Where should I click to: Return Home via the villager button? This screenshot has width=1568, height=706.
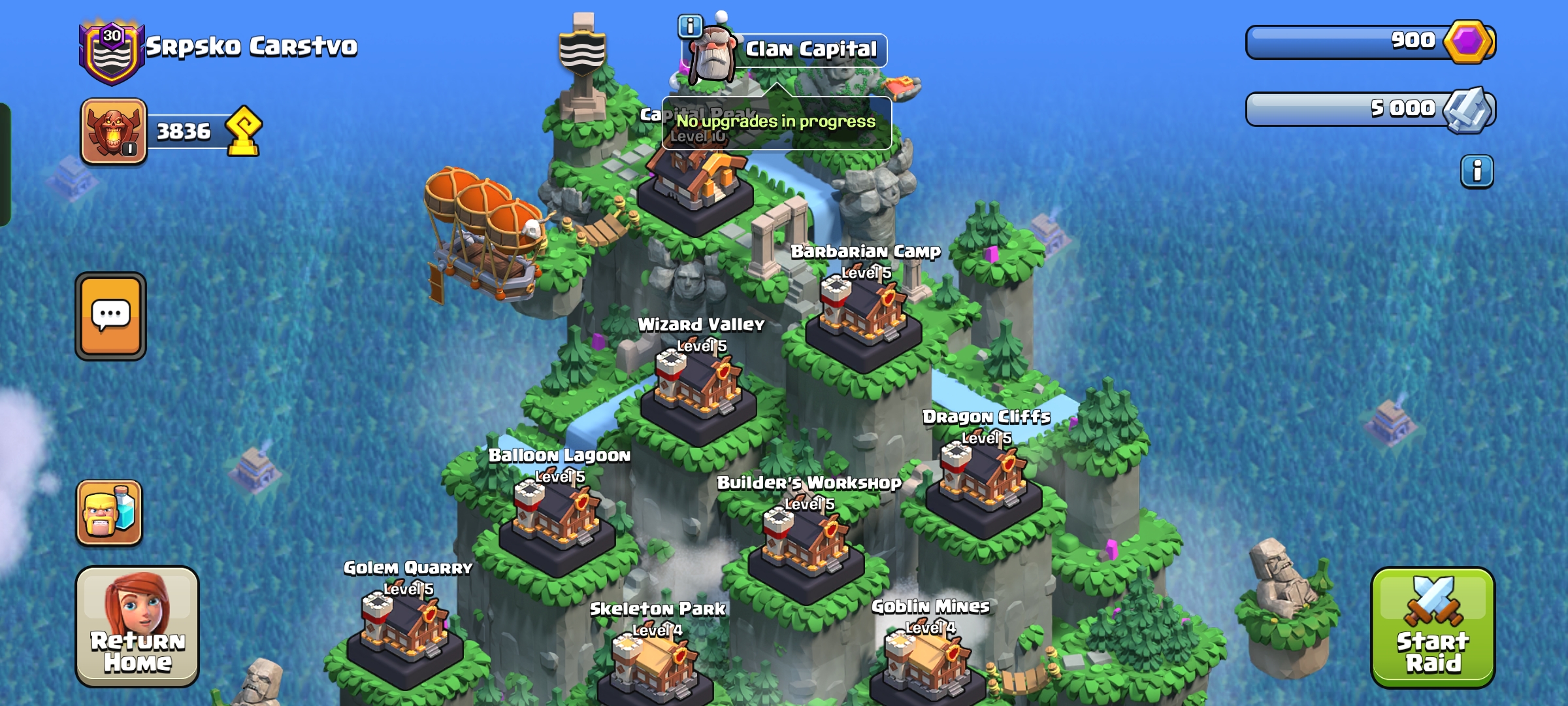point(137,626)
